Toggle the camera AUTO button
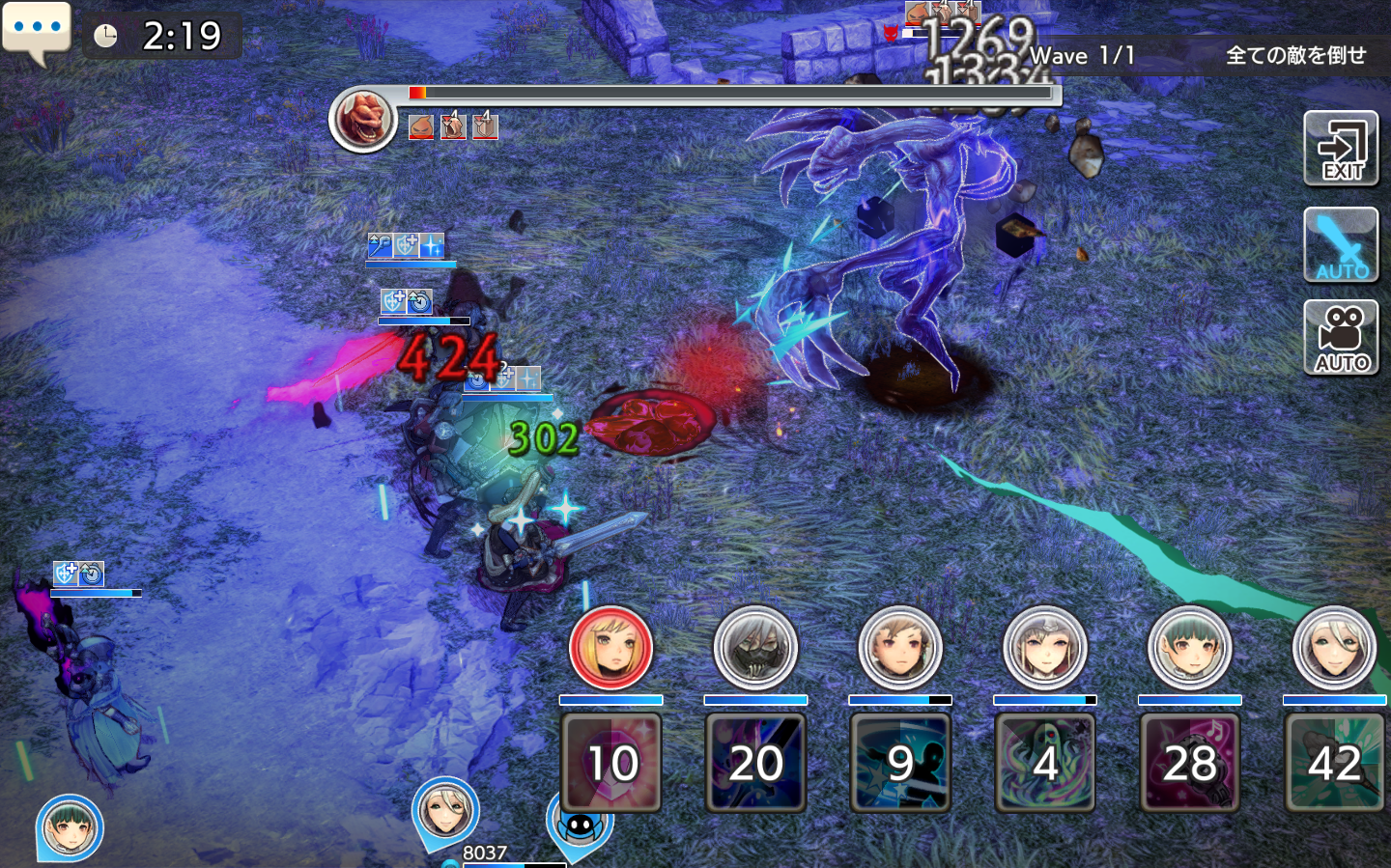Viewport: 1391px width, 868px height. point(1341,337)
